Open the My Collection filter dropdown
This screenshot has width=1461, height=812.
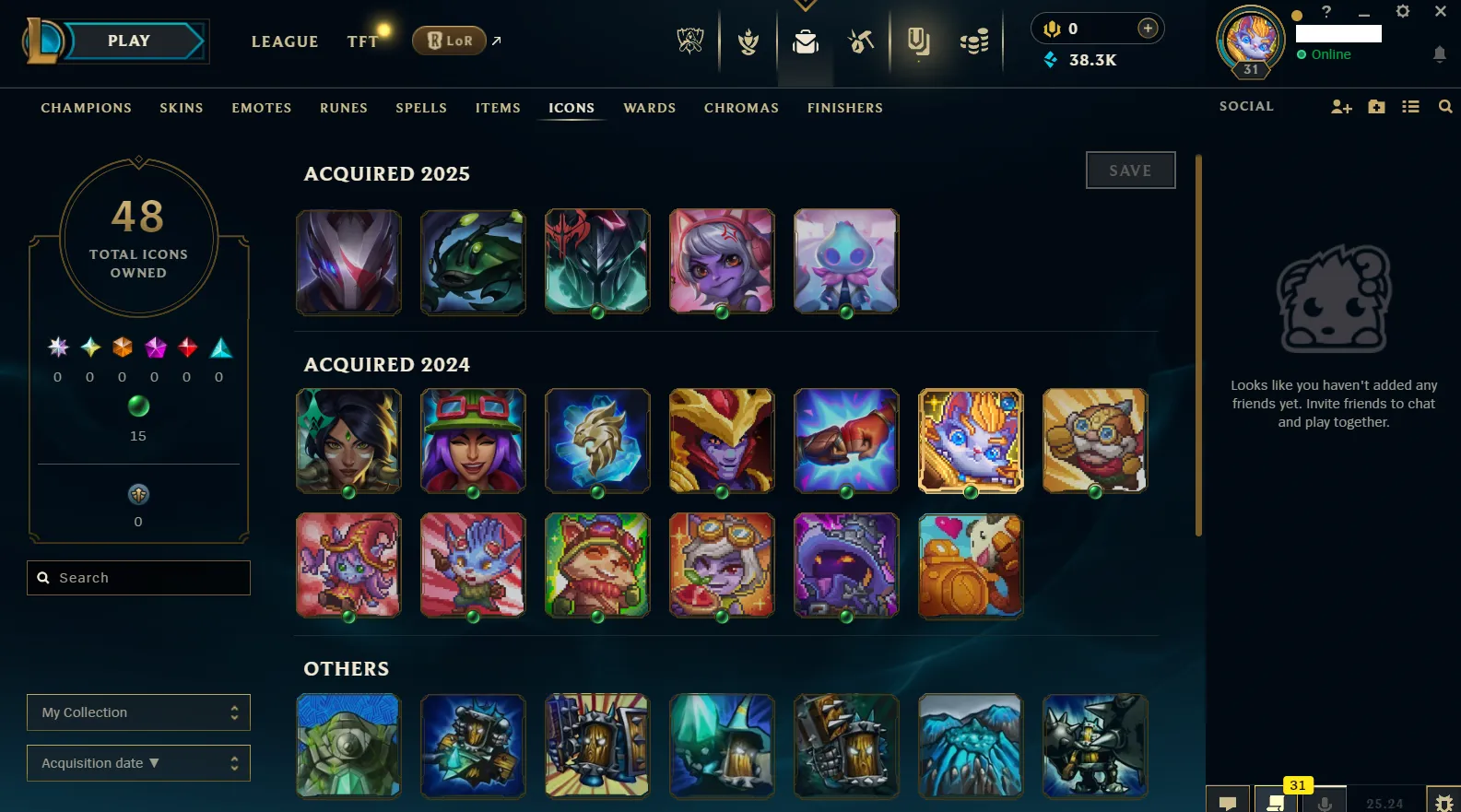(x=138, y=712)
